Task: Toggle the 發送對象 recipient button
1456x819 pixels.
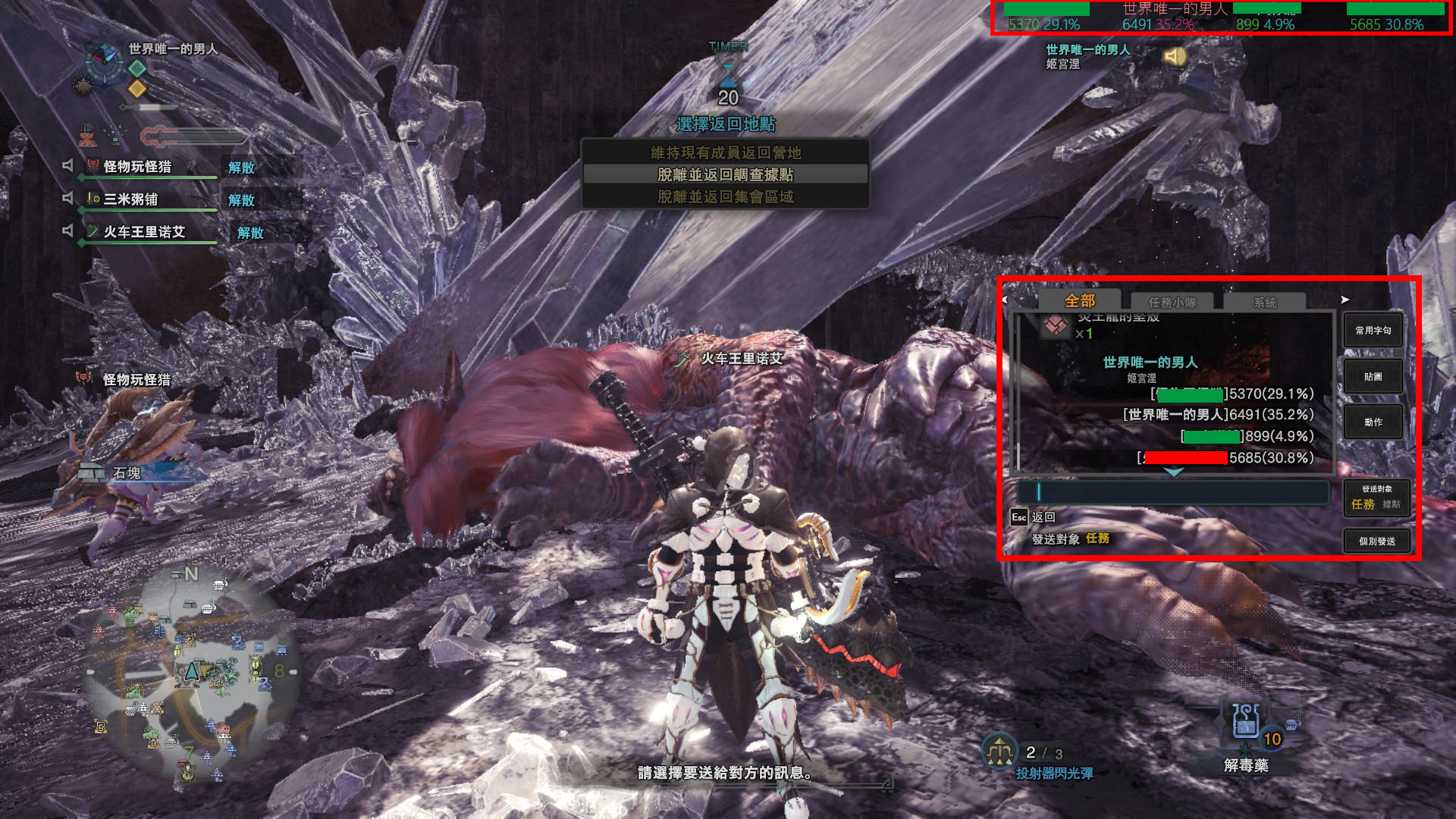Action: (x=1376, y=497)
